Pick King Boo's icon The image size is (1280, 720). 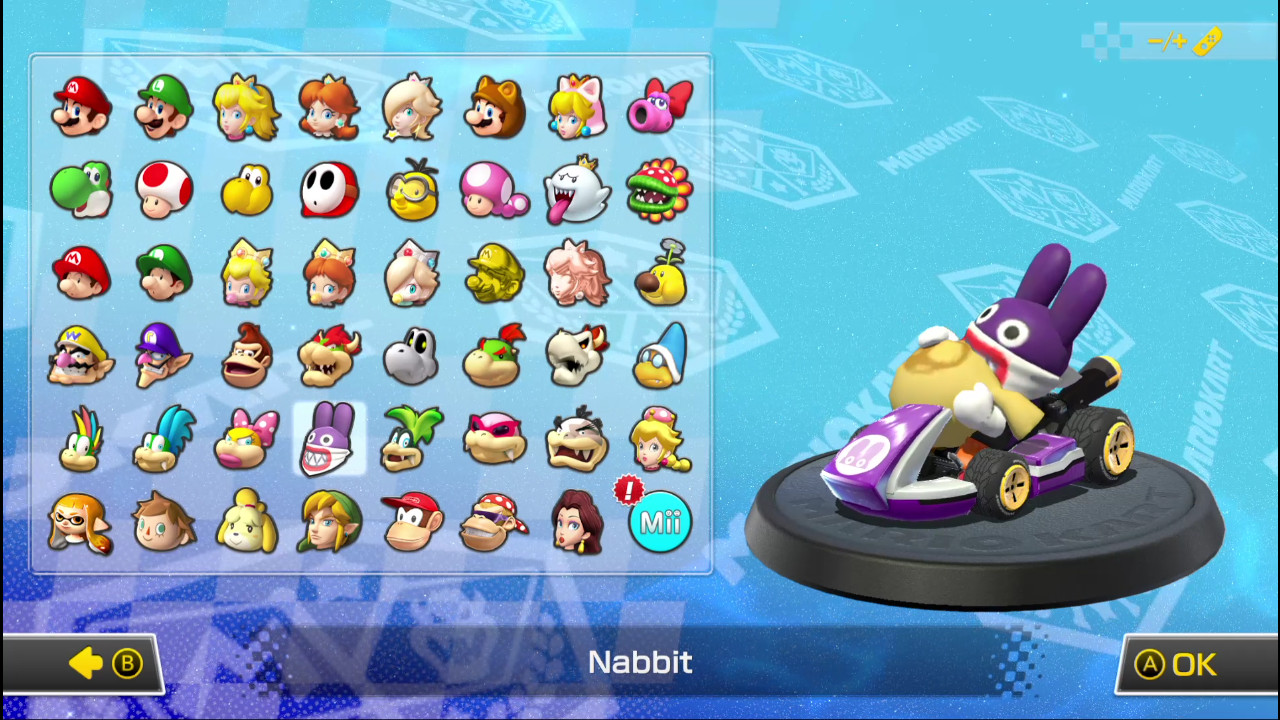[578, 190]
